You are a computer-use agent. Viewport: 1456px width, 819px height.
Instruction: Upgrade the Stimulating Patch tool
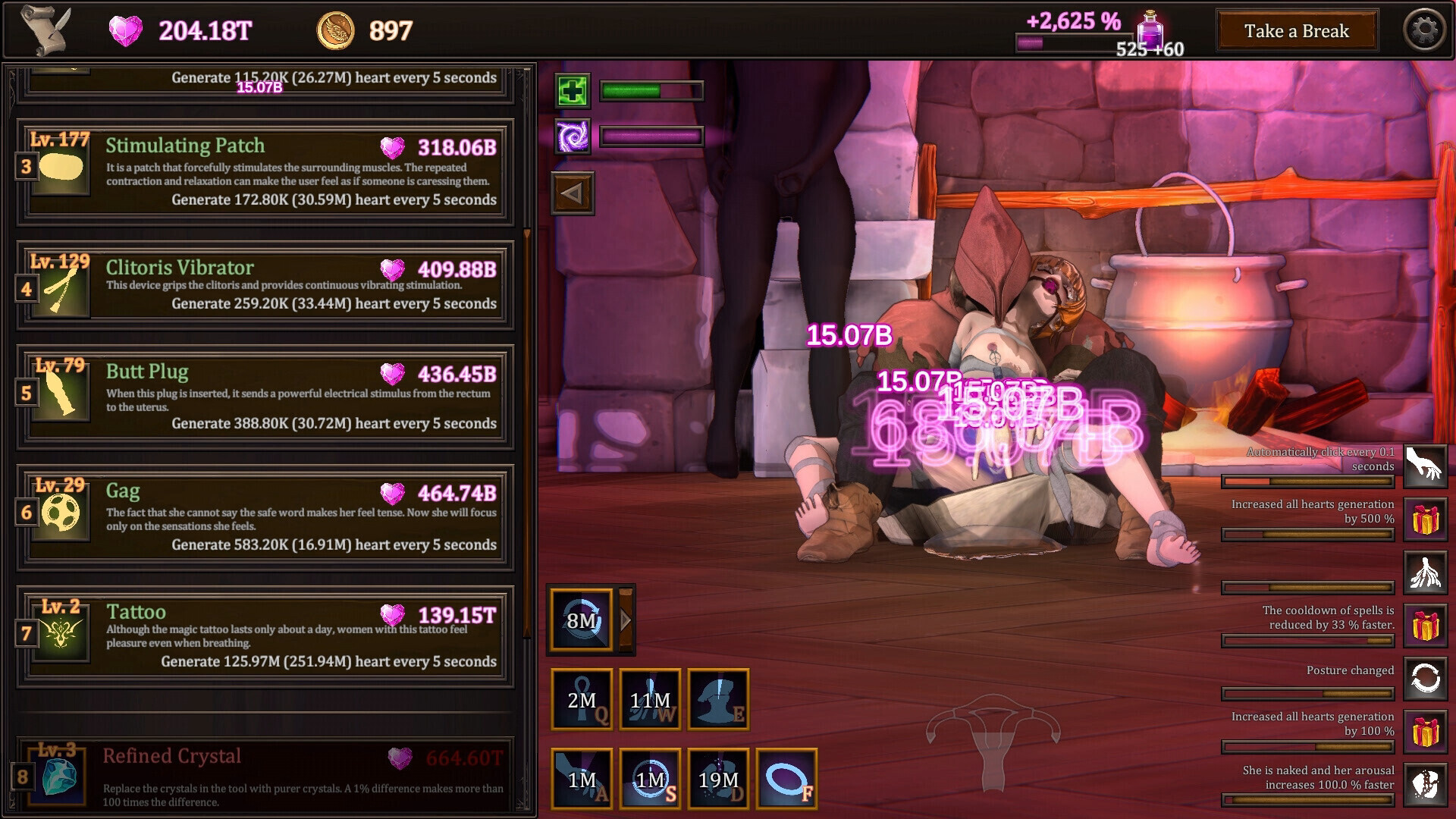[x=264, y=172]
